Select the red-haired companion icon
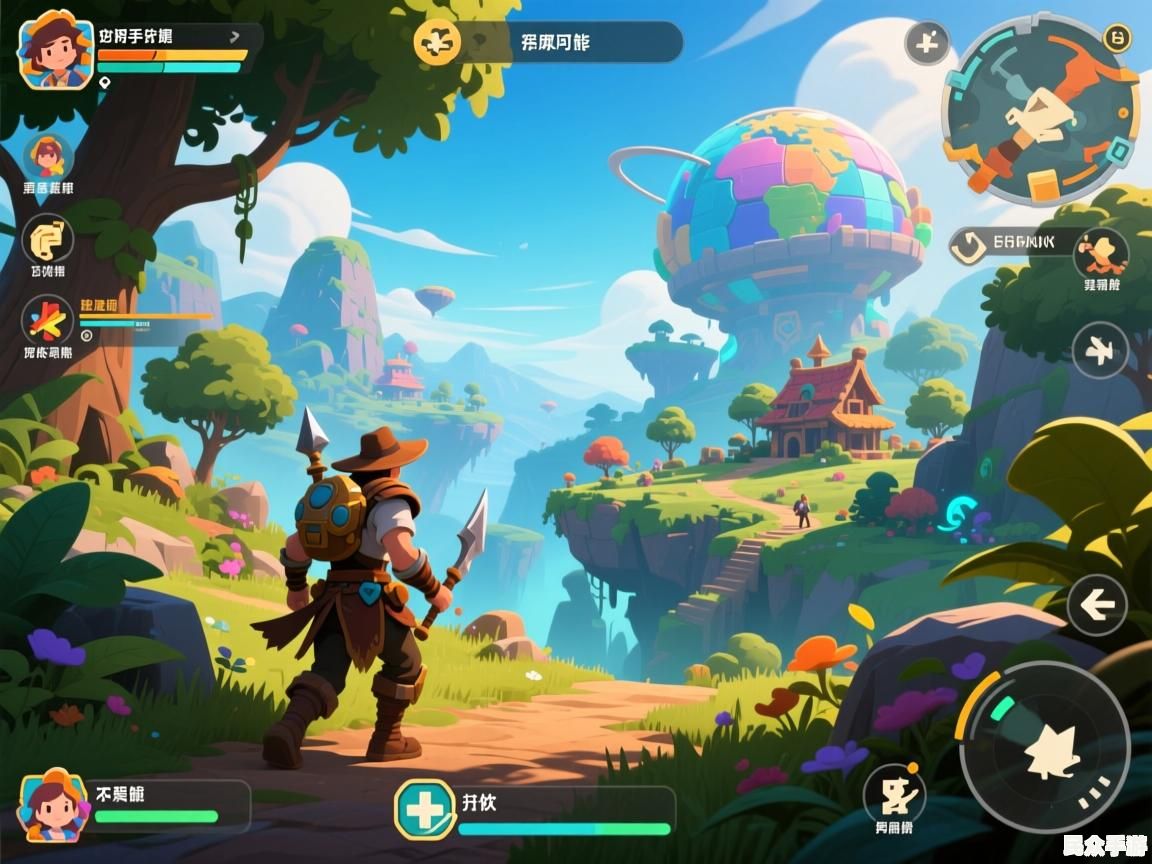 (x=47, y=158)
